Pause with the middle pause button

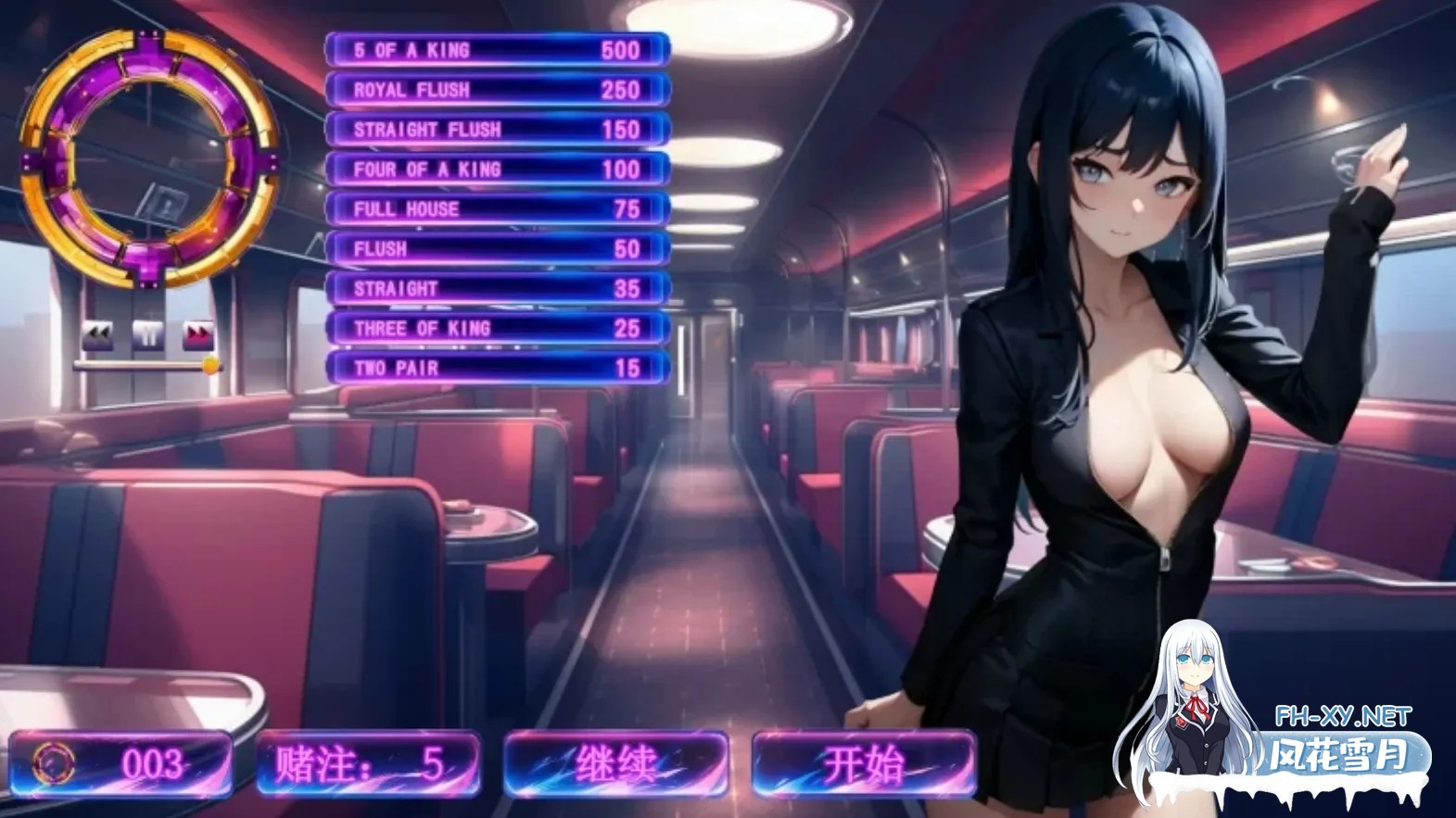point(148,335)
